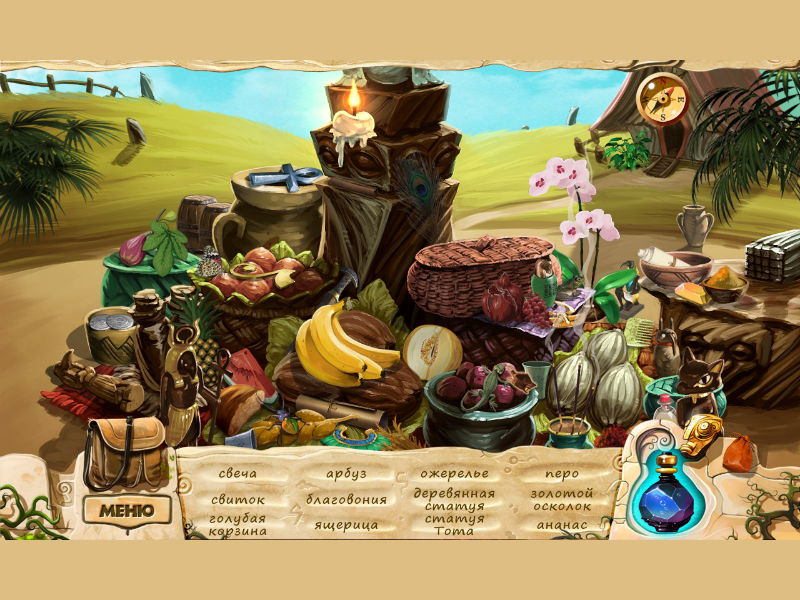Select ящерица in the item list
Screen dimensions: 800x600
point(346,524)
